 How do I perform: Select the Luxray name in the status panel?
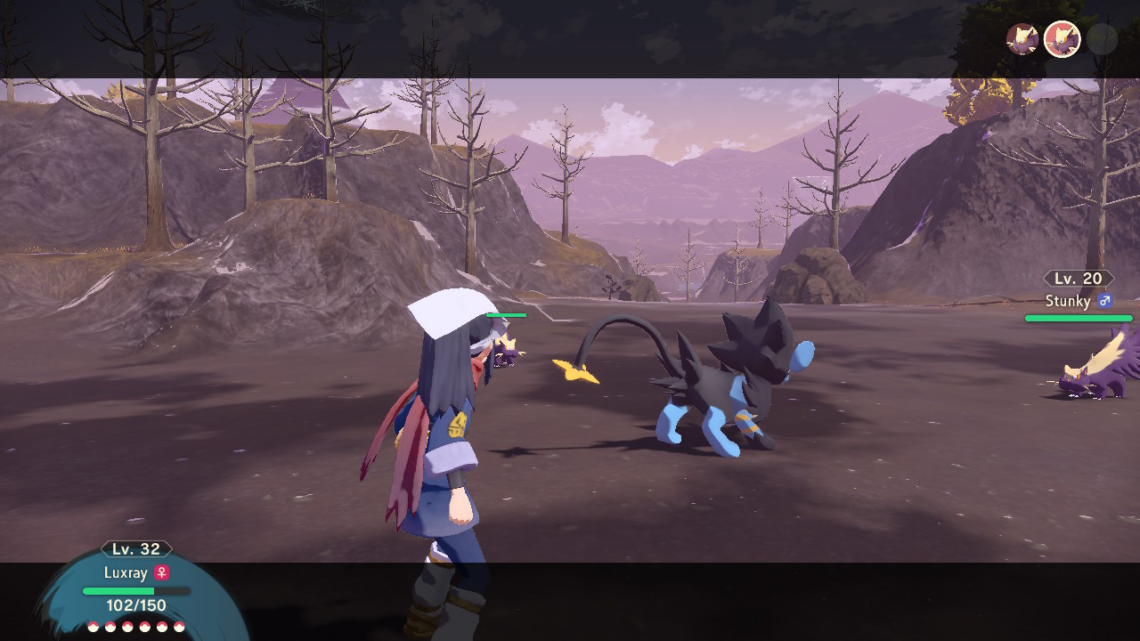(125, 573)
